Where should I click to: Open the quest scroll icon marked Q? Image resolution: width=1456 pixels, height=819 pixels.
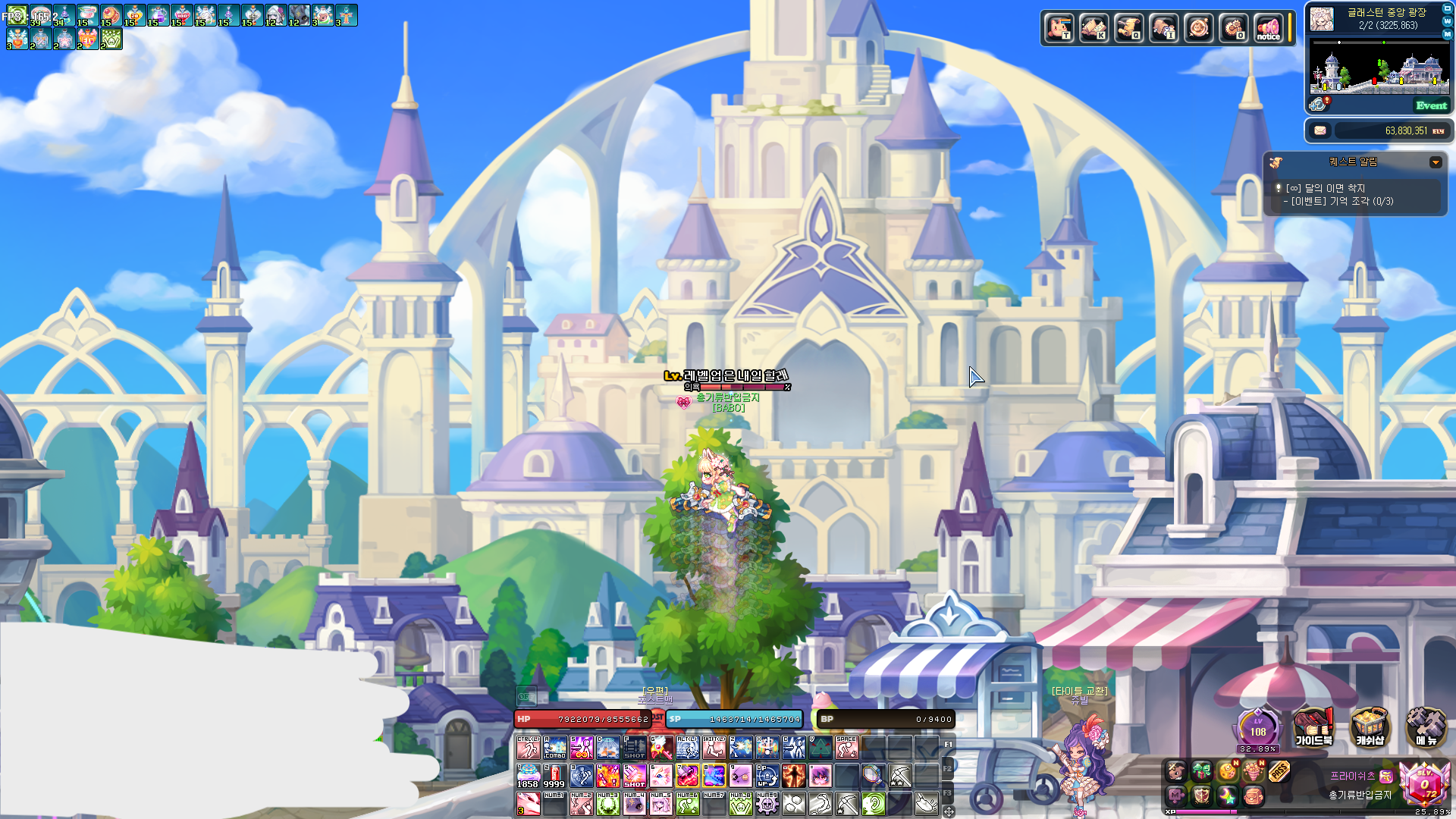(1129, 28)
